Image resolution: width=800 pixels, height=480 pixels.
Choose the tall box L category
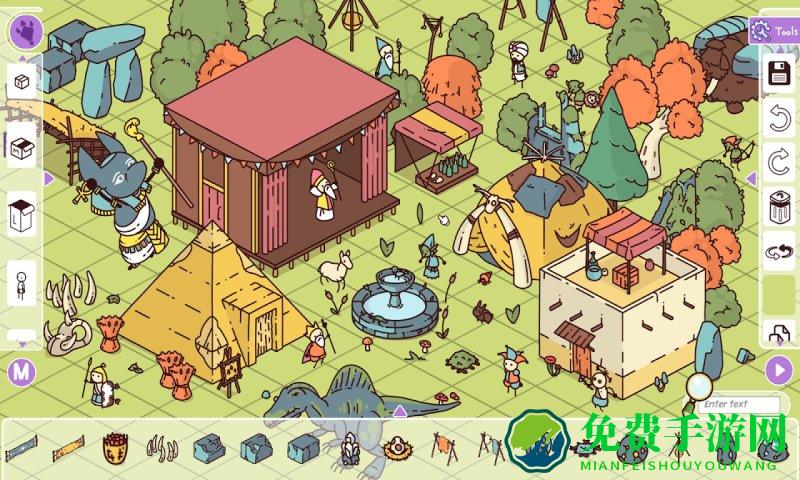(23, 213)
